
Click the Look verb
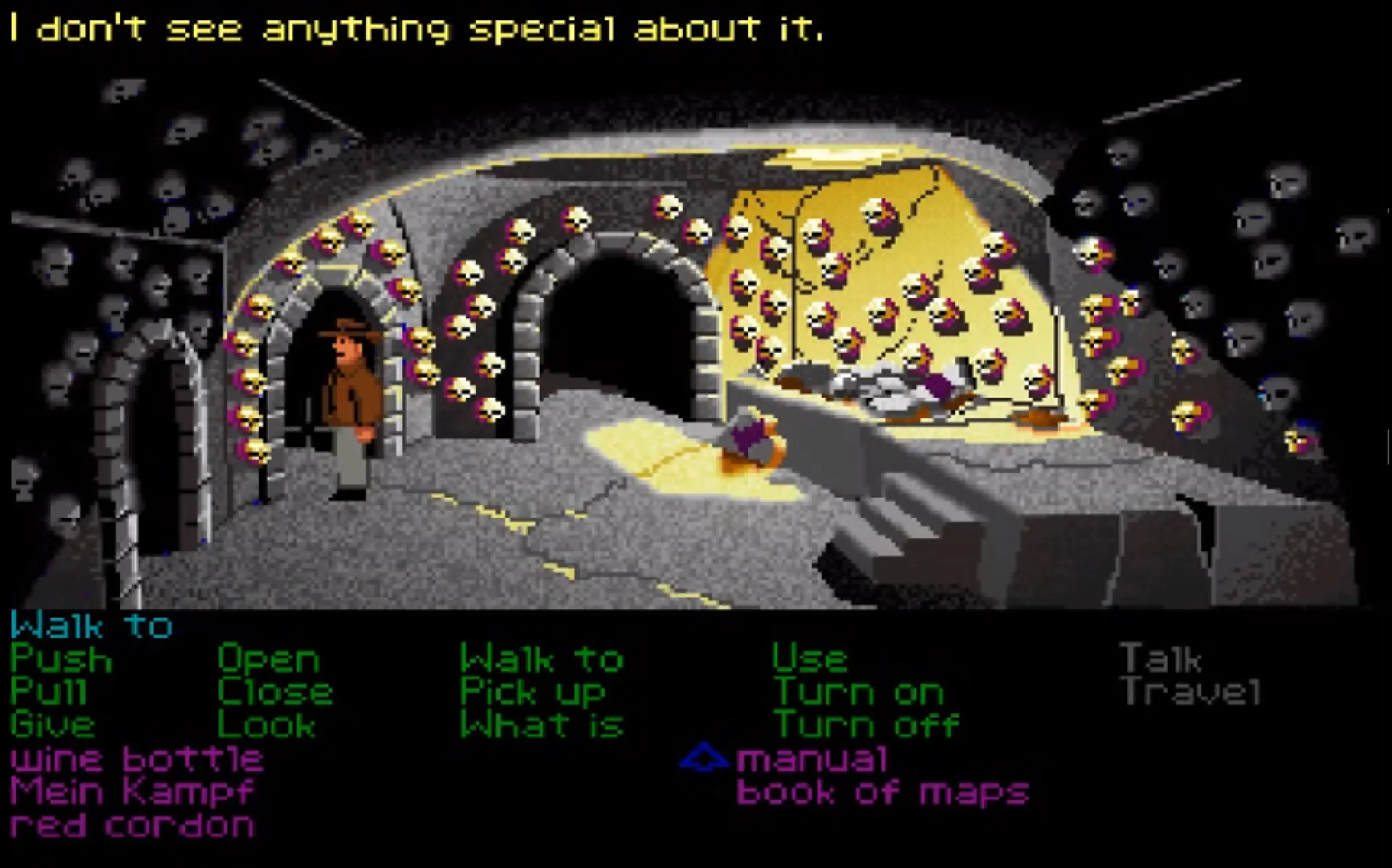(x=266, y=725)
